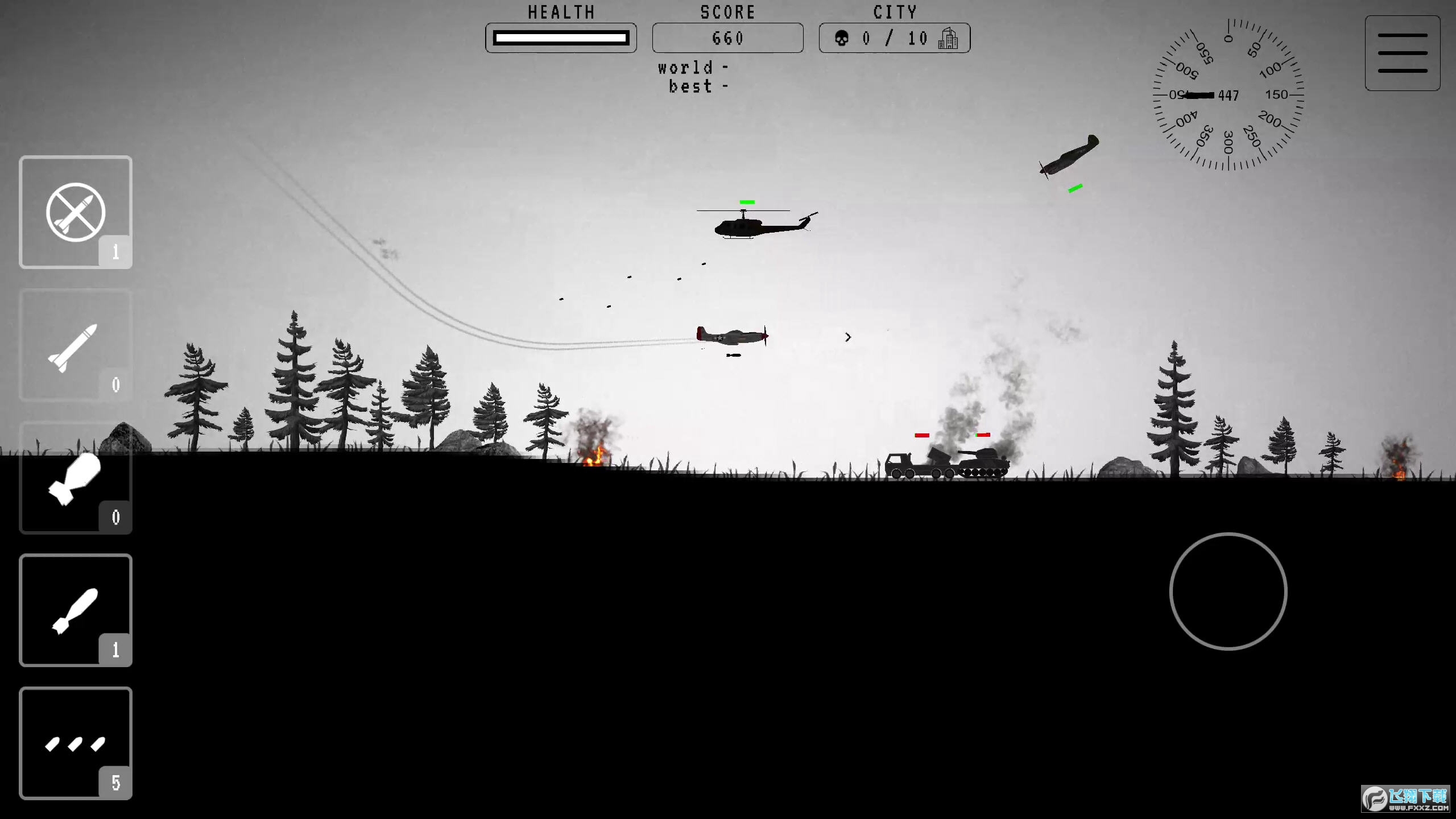Select the crossed-out missile weapon slot
Viewport: 1456px width, 819px height.
click(76, 212)
